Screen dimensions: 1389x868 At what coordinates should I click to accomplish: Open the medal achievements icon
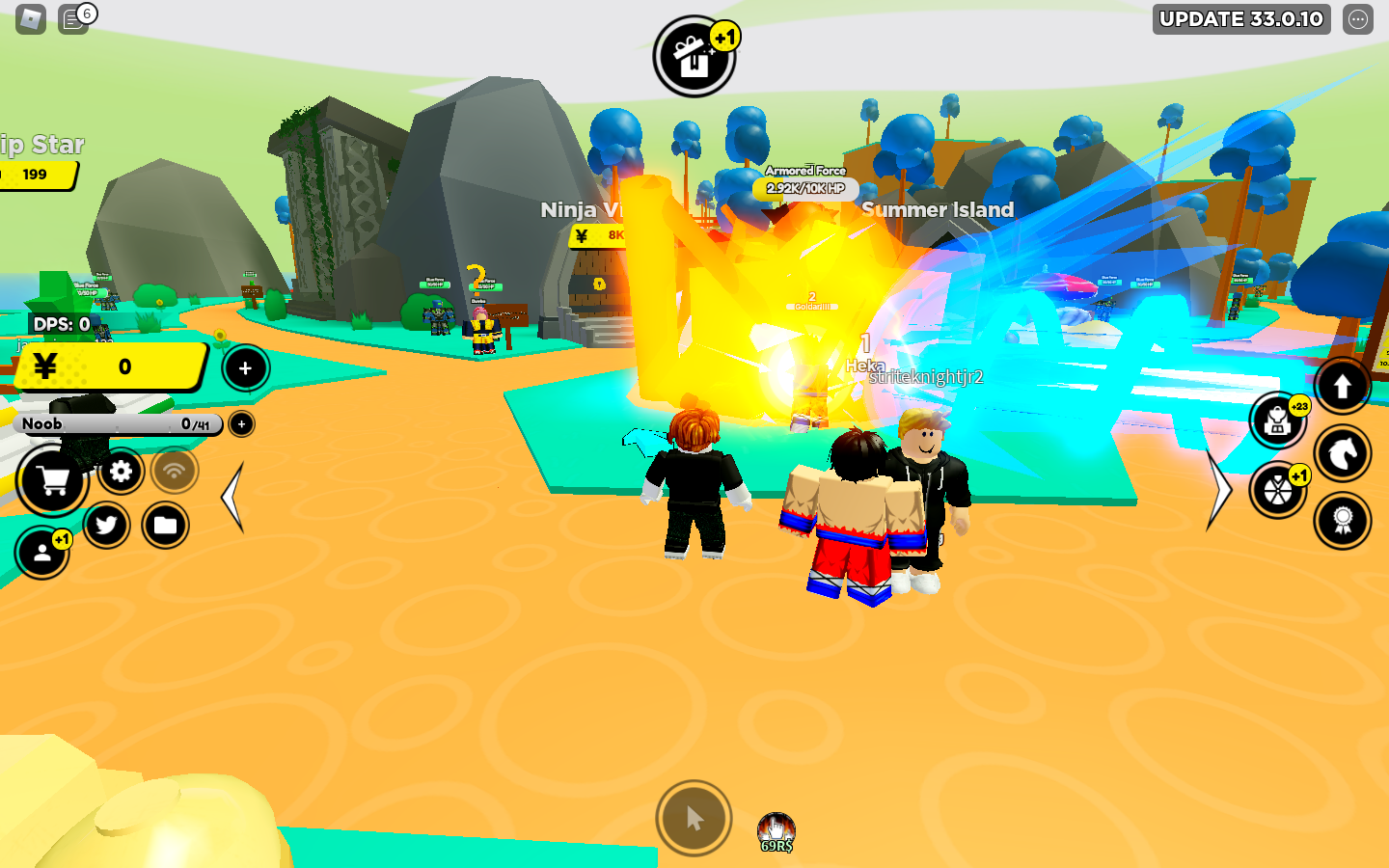[x=1343, y=521]
